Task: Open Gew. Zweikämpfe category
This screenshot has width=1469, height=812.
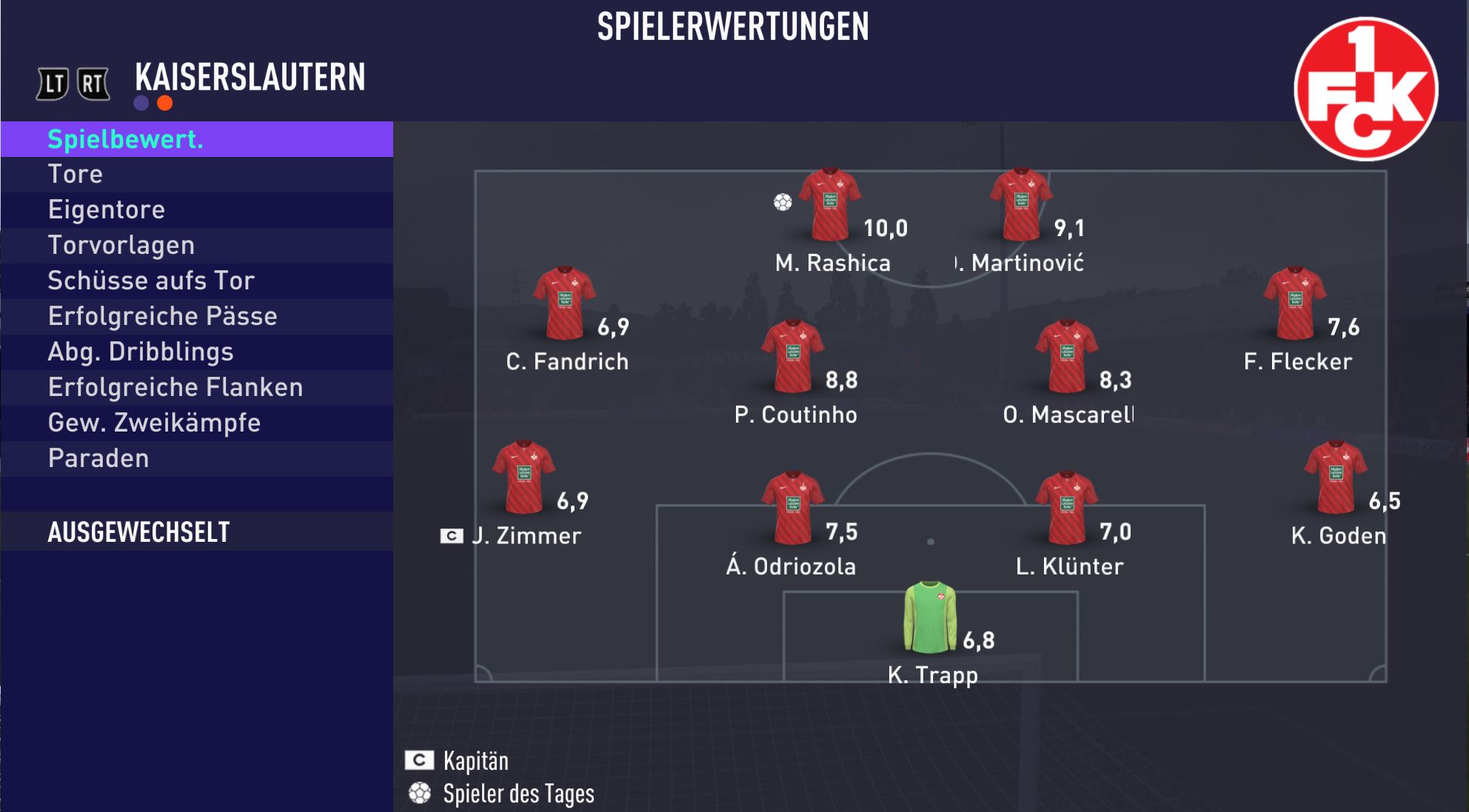Action: pos(197,423)
